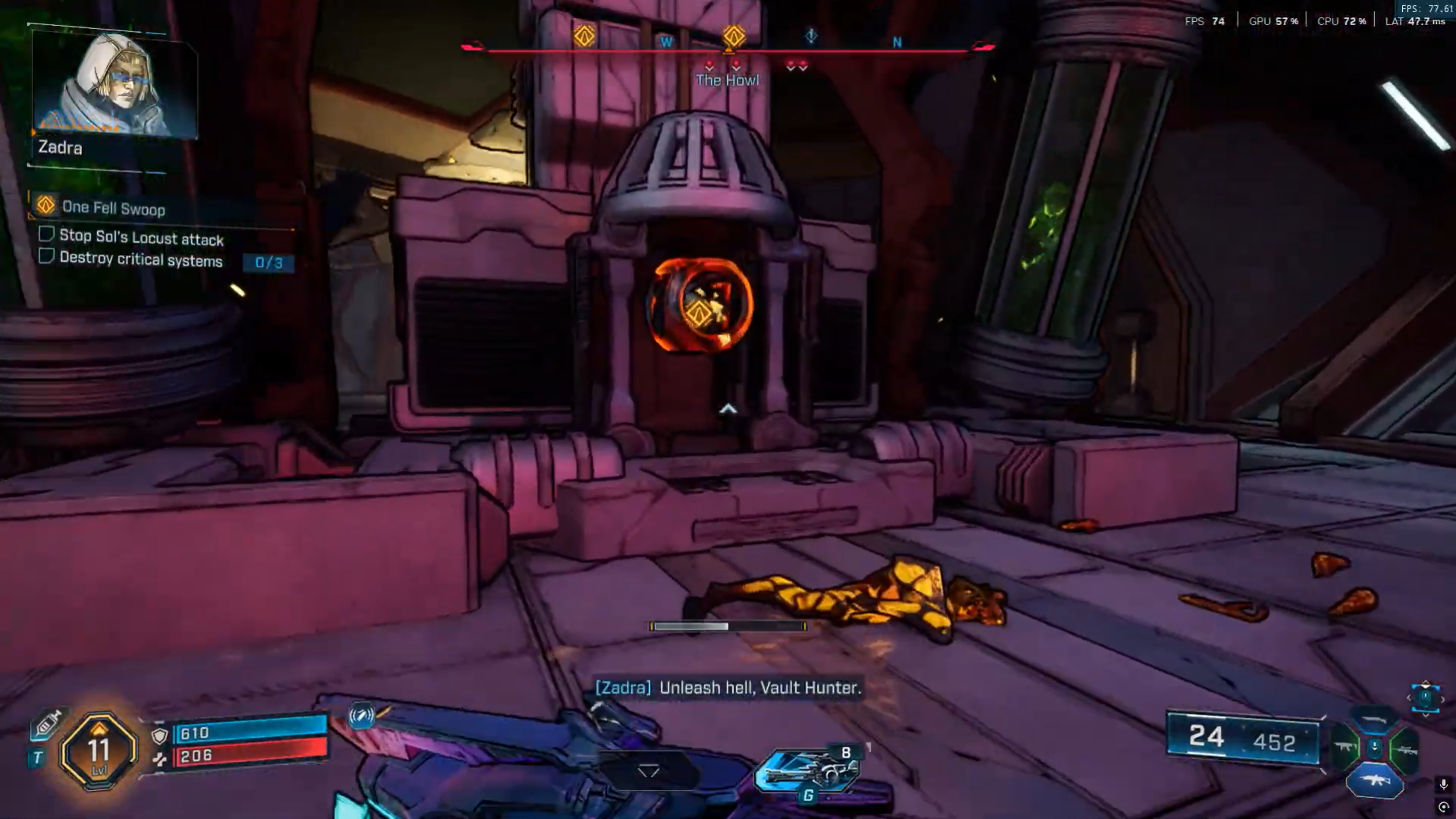This screenshot has width=1456, height=819.
Task: Select the Destroy critical systems objective
Action: point(141,260)
